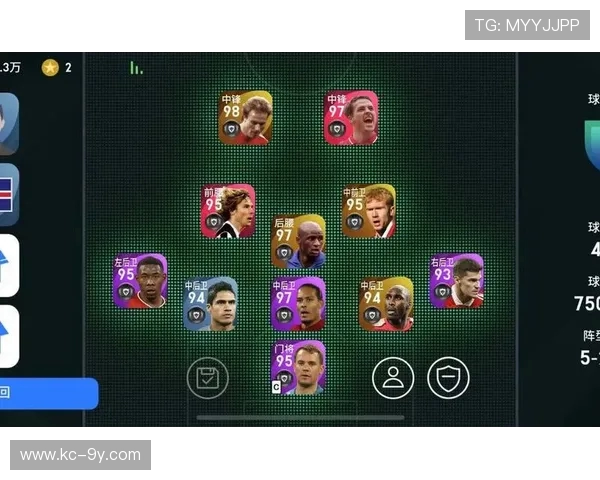Image resolution: width=600 pixels, height=480 pixels.
Task: Open the round shield icon button
Action: pyautogui.click(x=448, y=377)
